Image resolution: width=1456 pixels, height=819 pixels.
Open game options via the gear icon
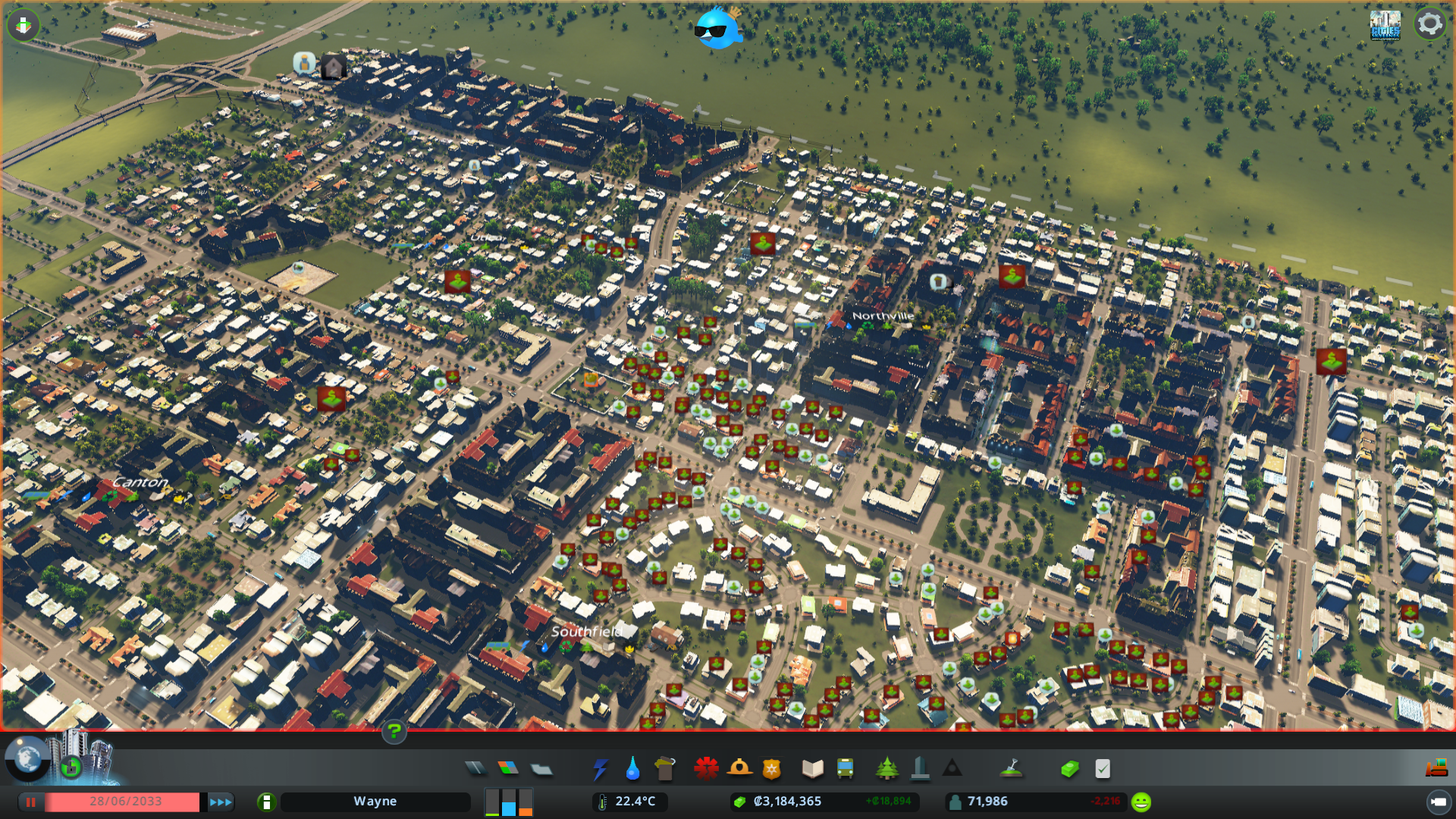point(1429,24)
